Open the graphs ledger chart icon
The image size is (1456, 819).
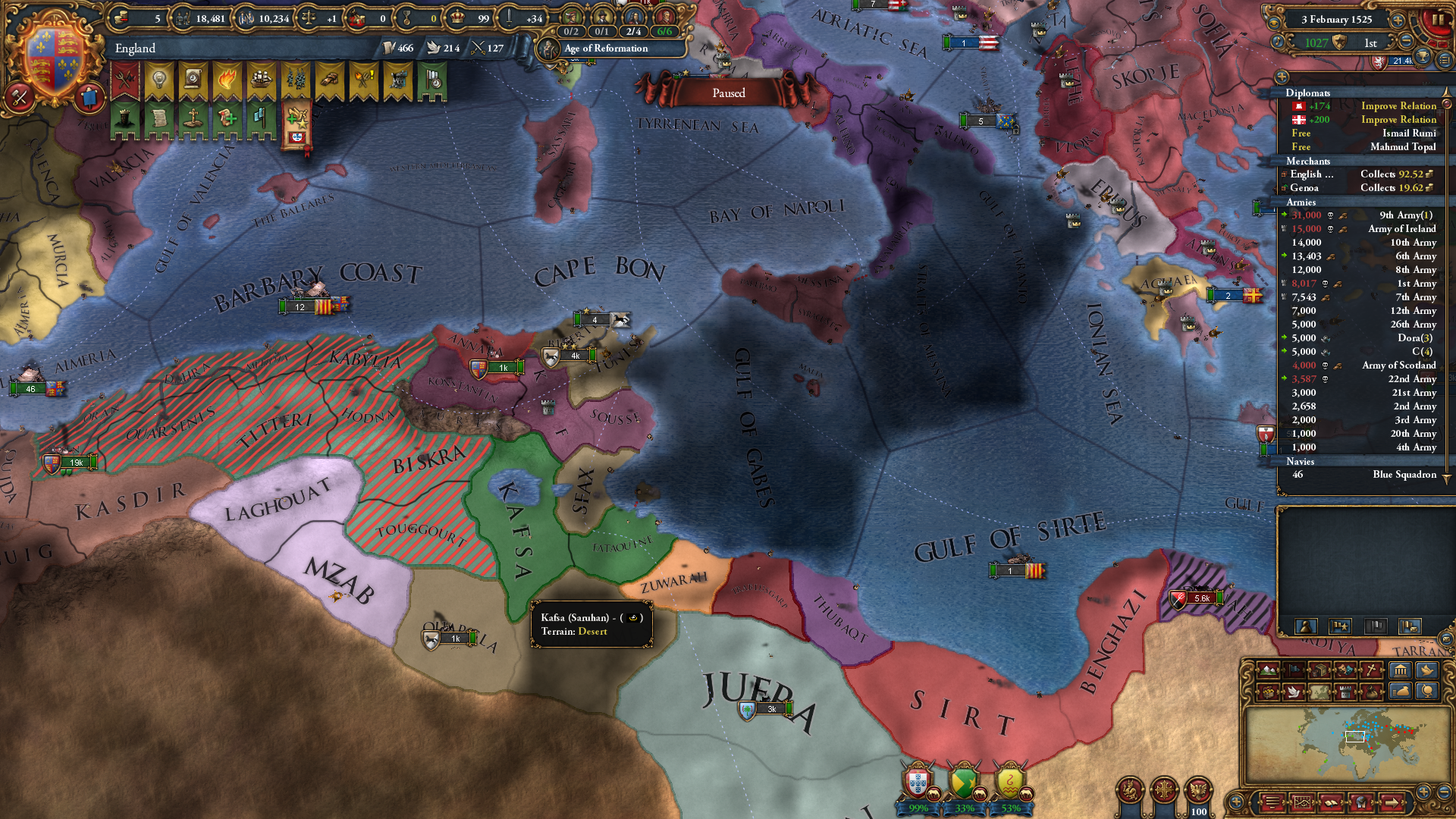point(1302,802)
